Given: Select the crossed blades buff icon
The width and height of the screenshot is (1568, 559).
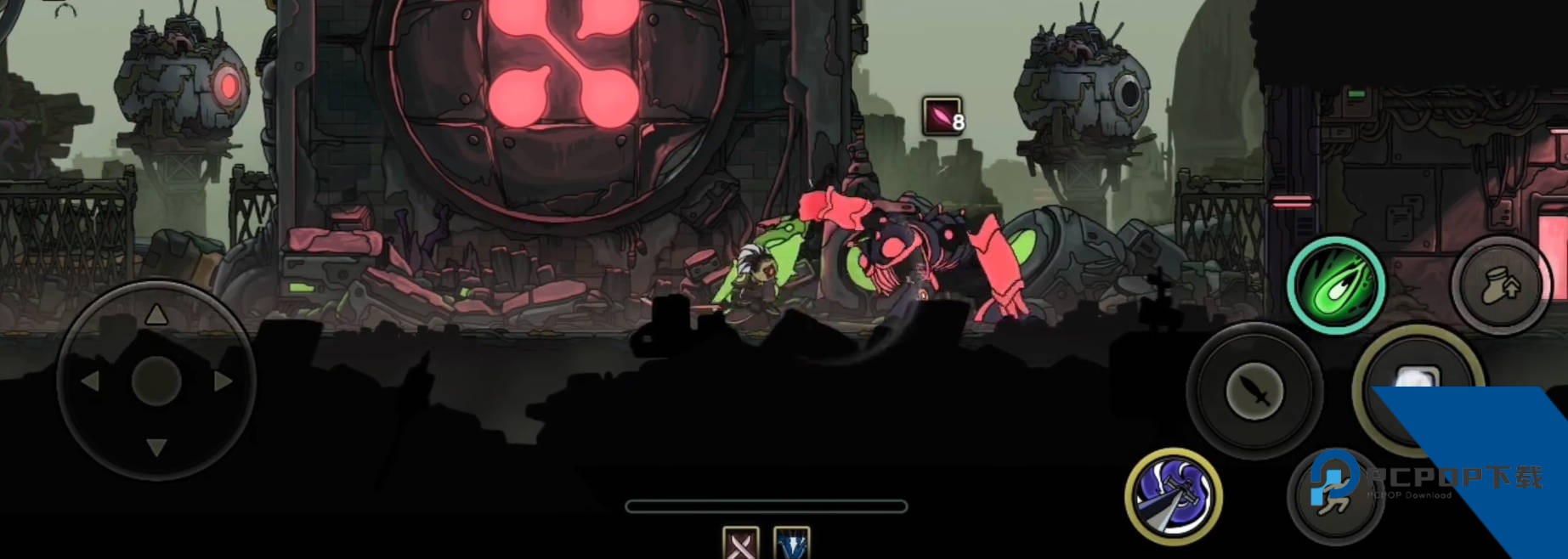Looking at the screenshot, I should (740, 543).
